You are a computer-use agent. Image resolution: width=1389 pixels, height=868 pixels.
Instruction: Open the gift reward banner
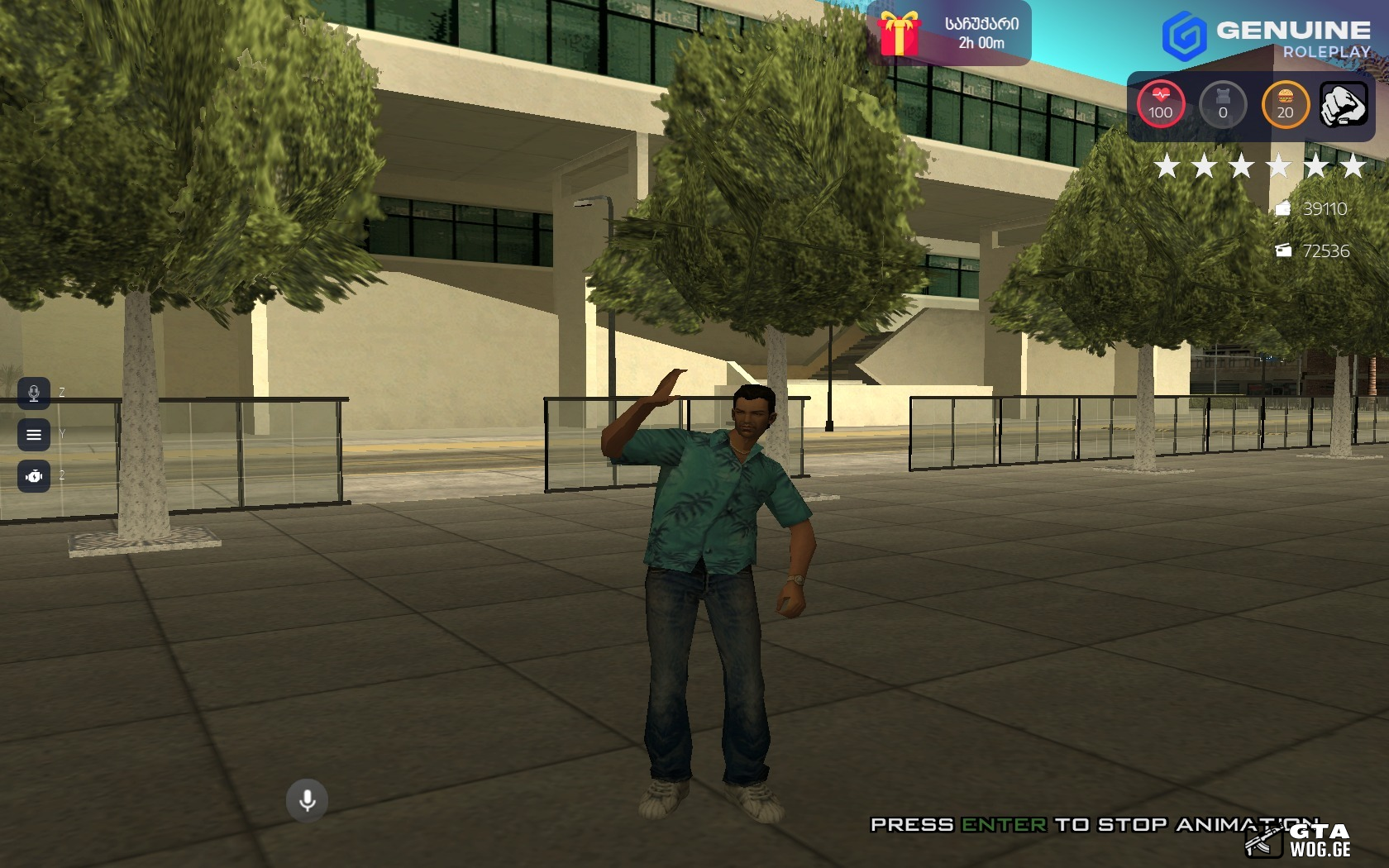point(949,34)
